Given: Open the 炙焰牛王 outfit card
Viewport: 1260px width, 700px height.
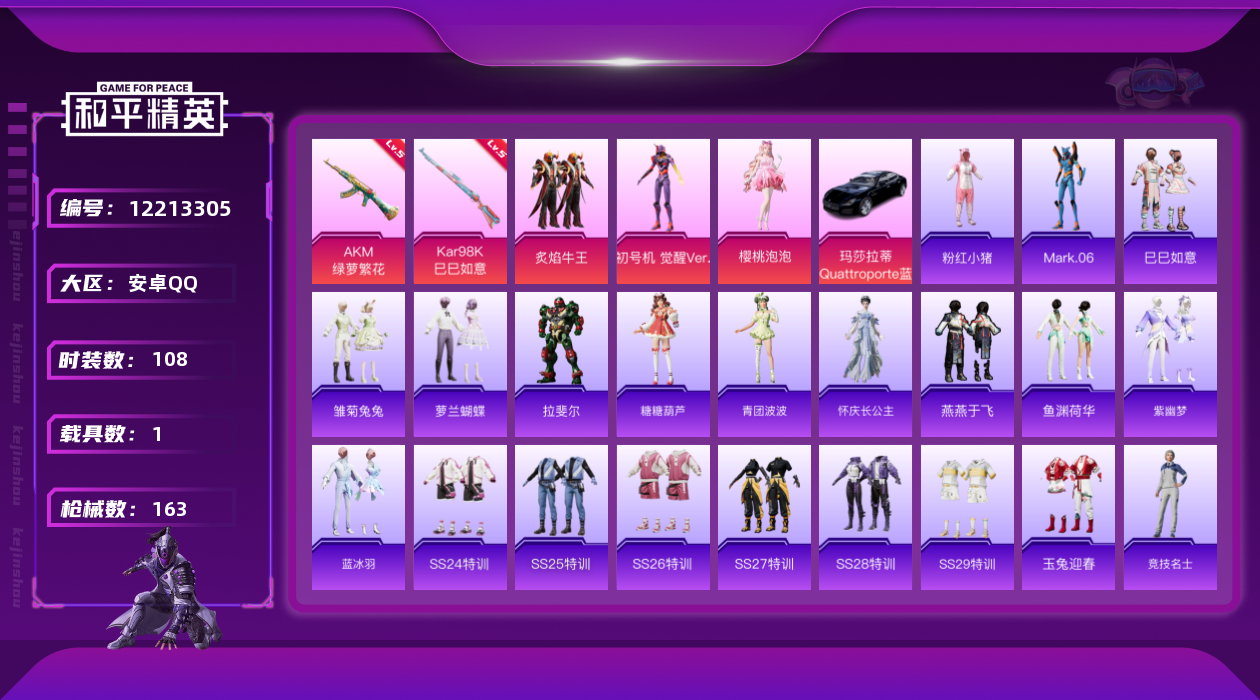Looking at the screenshot, I should coord(561,211).
